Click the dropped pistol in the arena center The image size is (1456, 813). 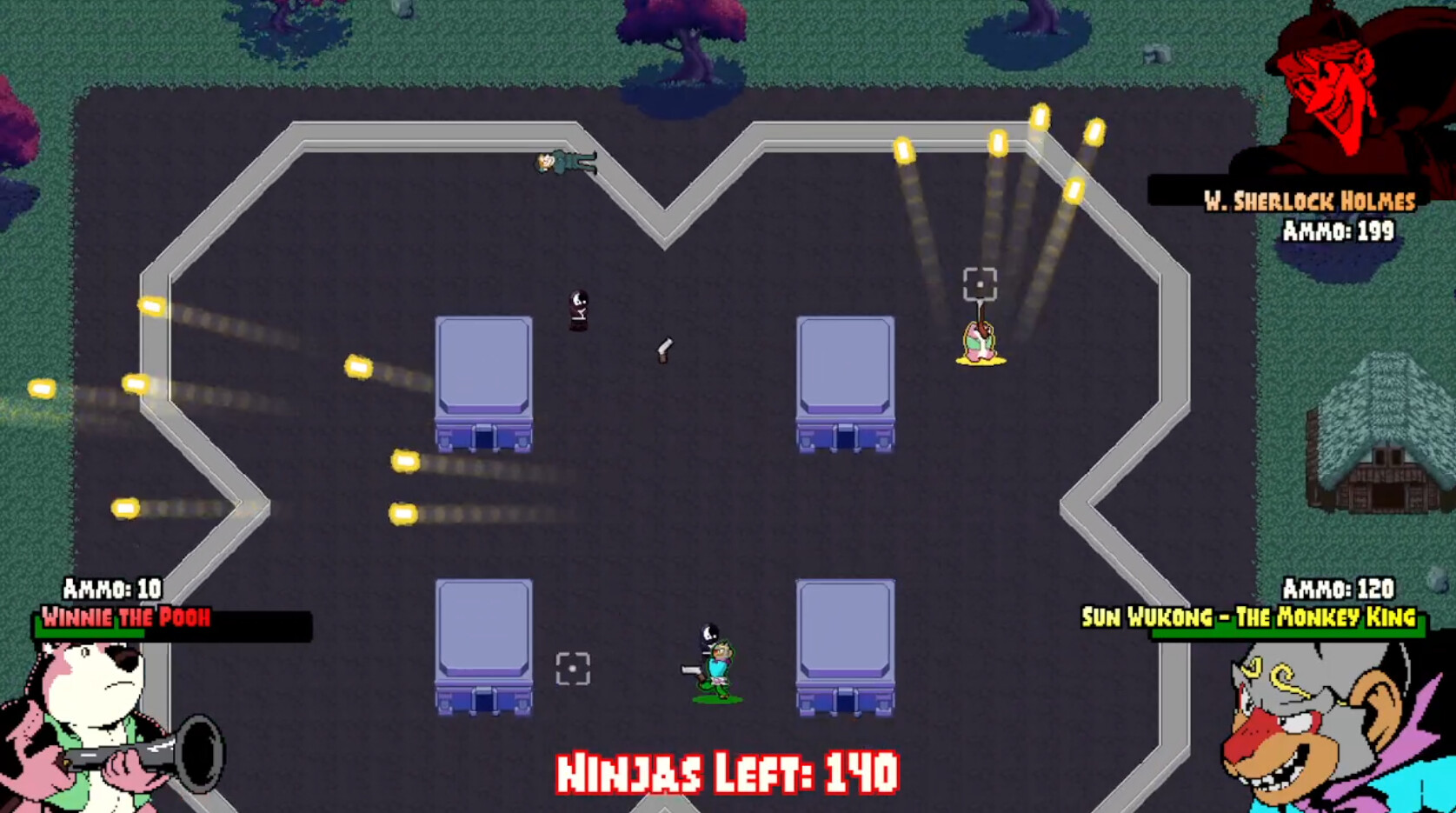[x=665, y=350]
